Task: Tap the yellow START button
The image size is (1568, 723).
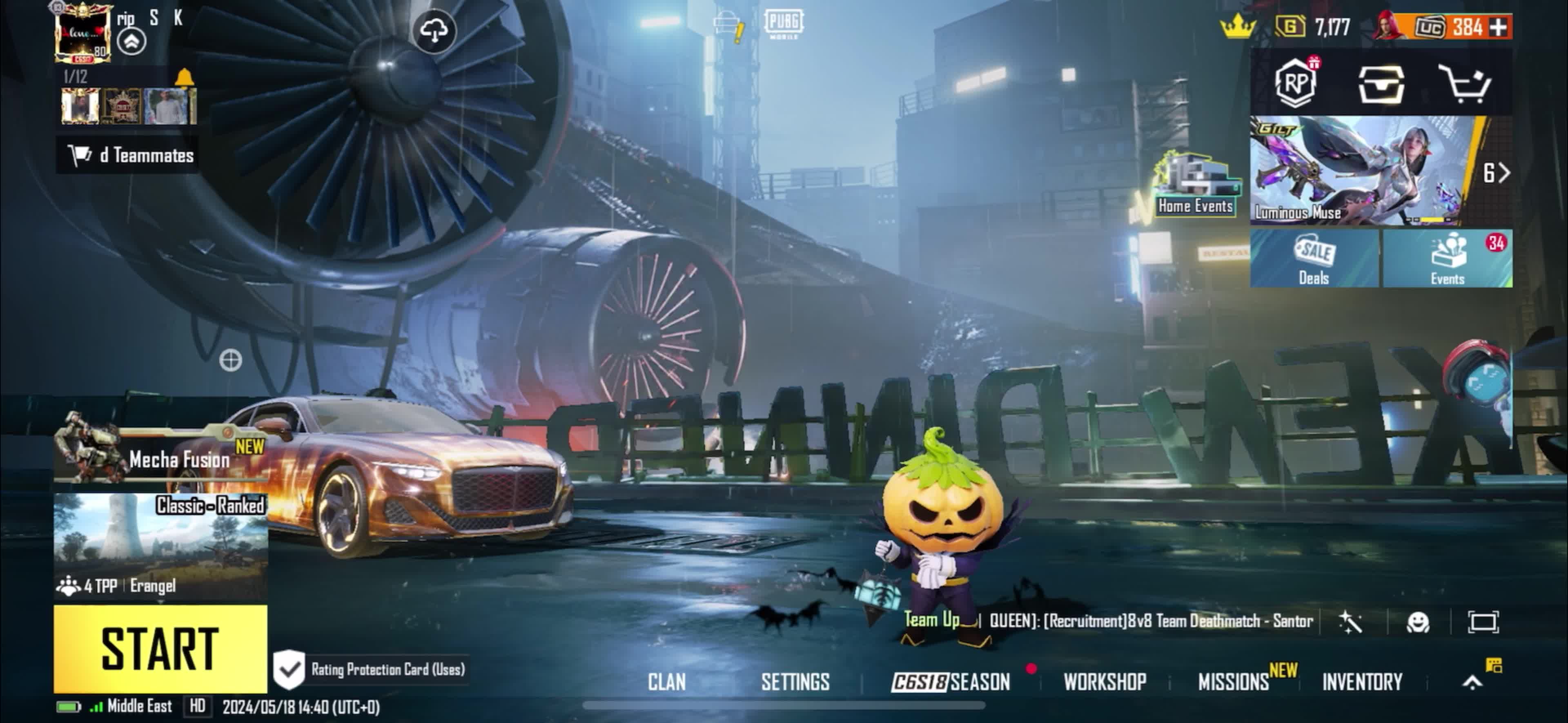Action: (x=160, y=648)
